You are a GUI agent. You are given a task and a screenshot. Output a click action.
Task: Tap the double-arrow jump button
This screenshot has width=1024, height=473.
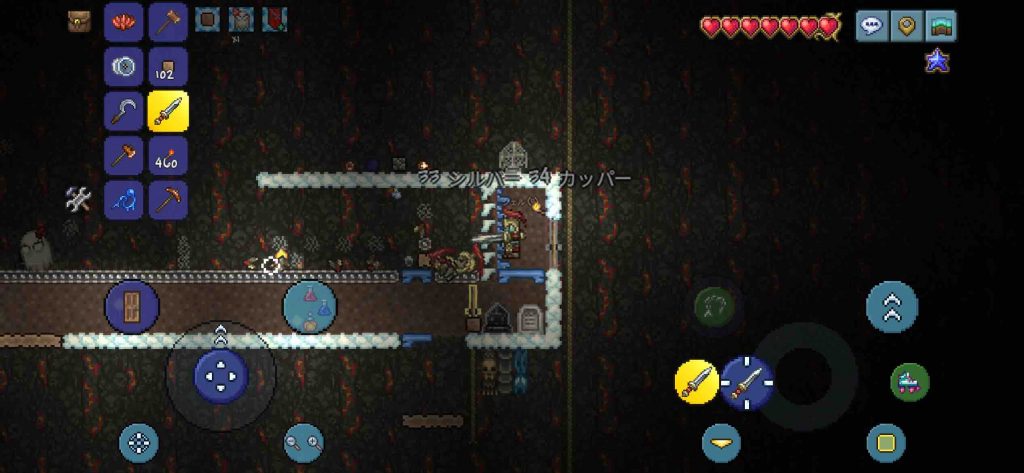click(x=892, y=306)
